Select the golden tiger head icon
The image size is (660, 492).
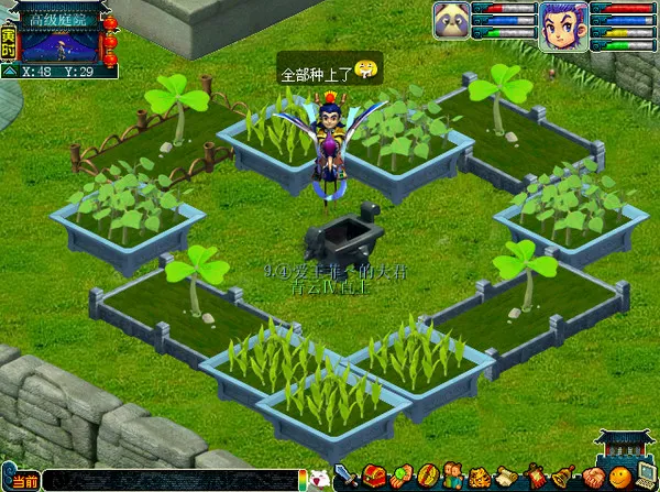point(480,474)
